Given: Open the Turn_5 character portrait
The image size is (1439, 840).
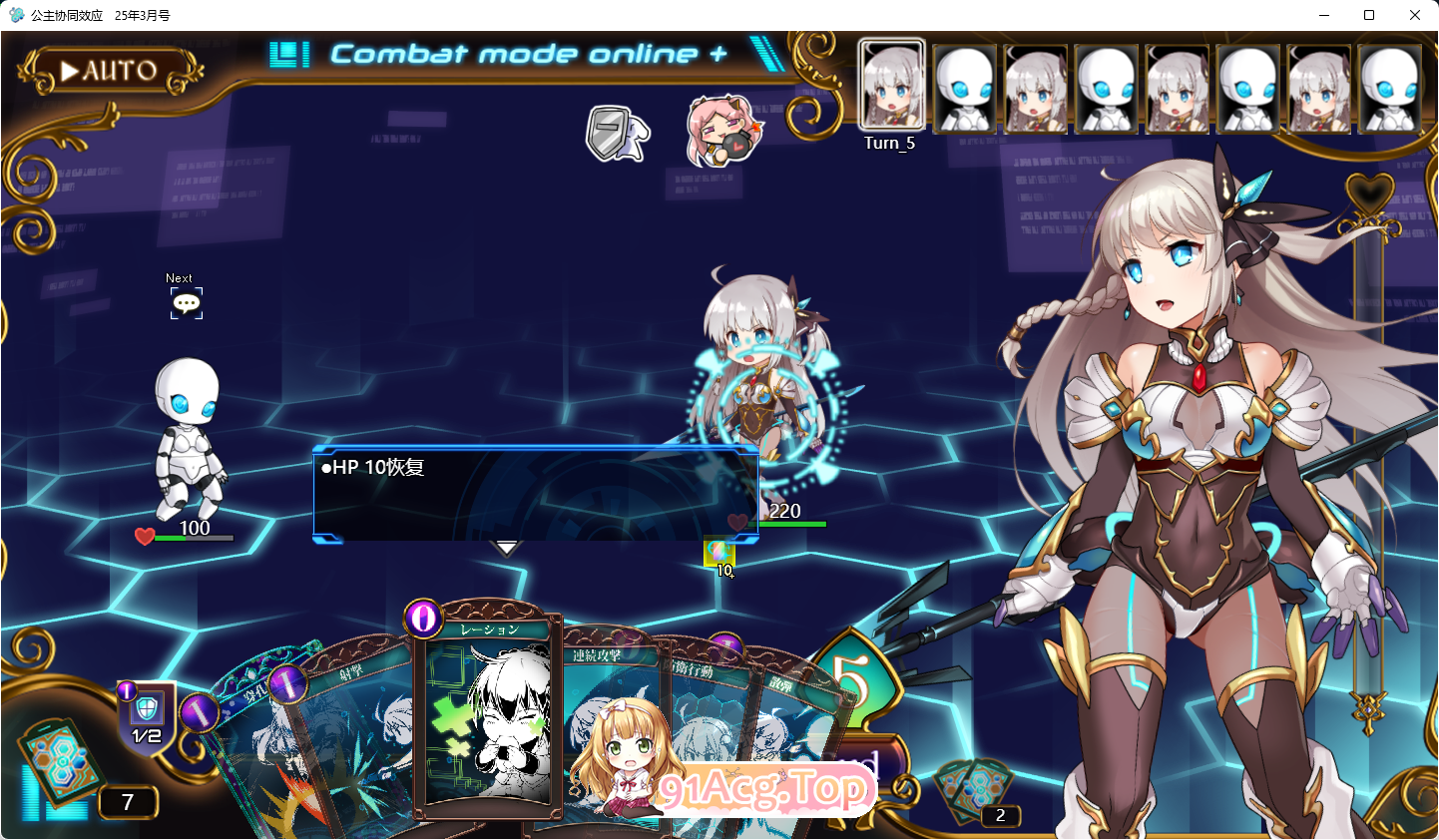Looking at the screenshot, I should (x=890, y=85).
